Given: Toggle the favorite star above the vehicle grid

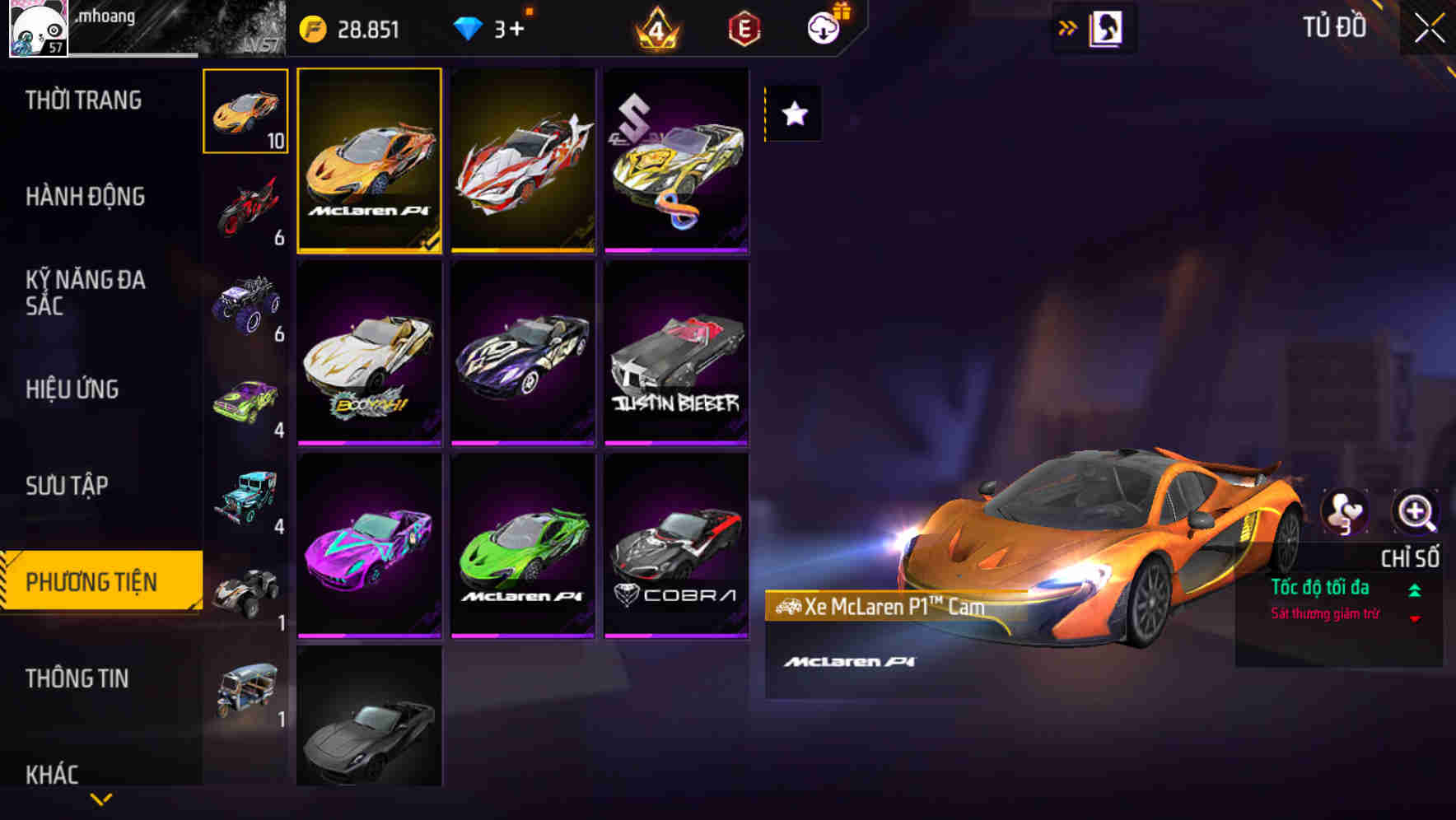Looking at the screenshot, I should (x=793, y=114).
